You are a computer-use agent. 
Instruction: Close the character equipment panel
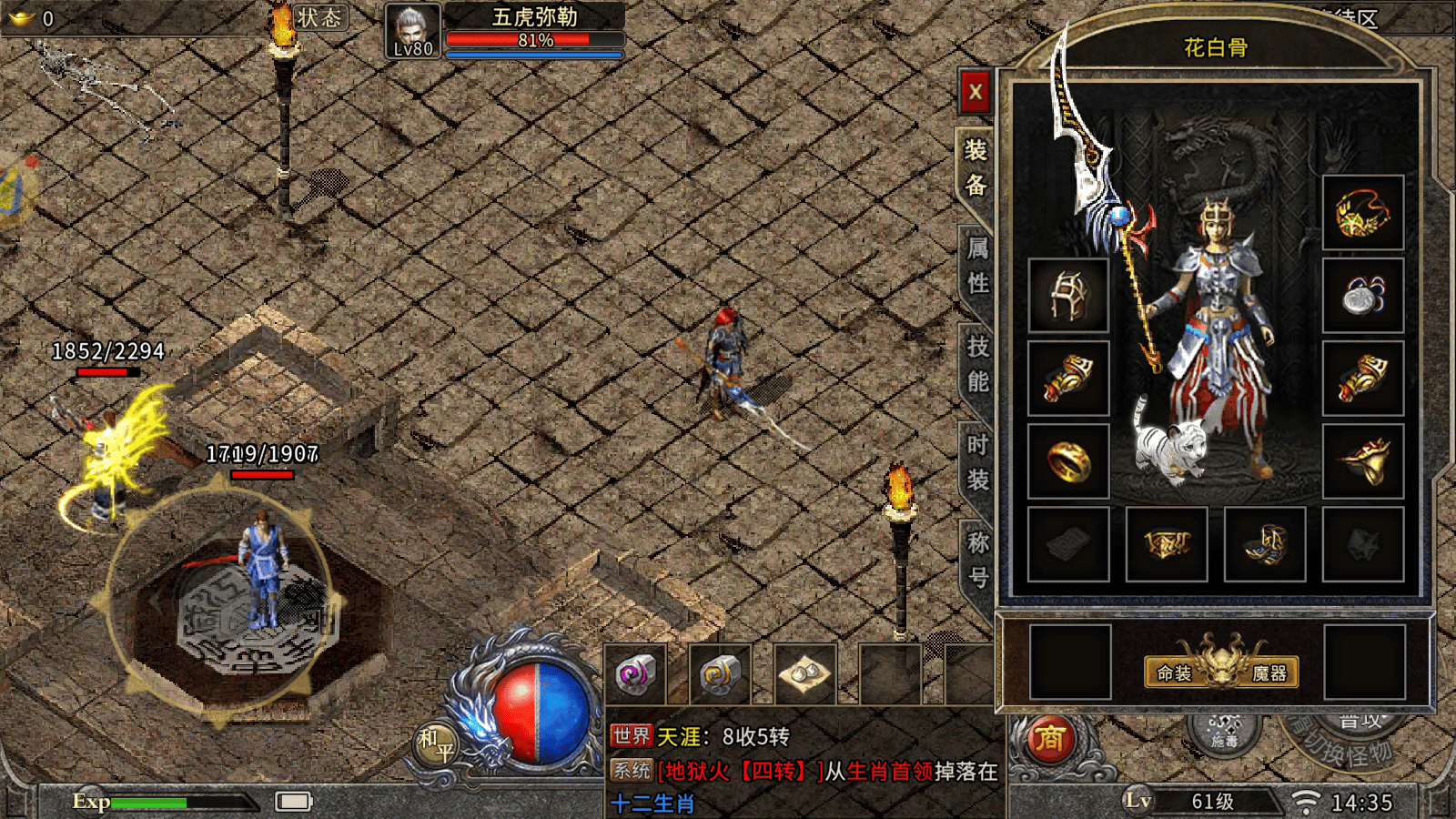click(975, 92)
